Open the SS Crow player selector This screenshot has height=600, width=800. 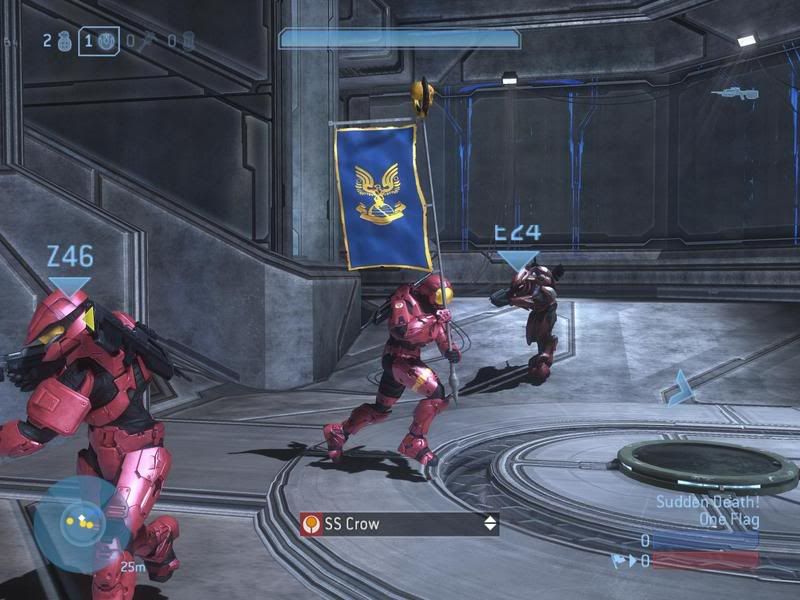399,523
